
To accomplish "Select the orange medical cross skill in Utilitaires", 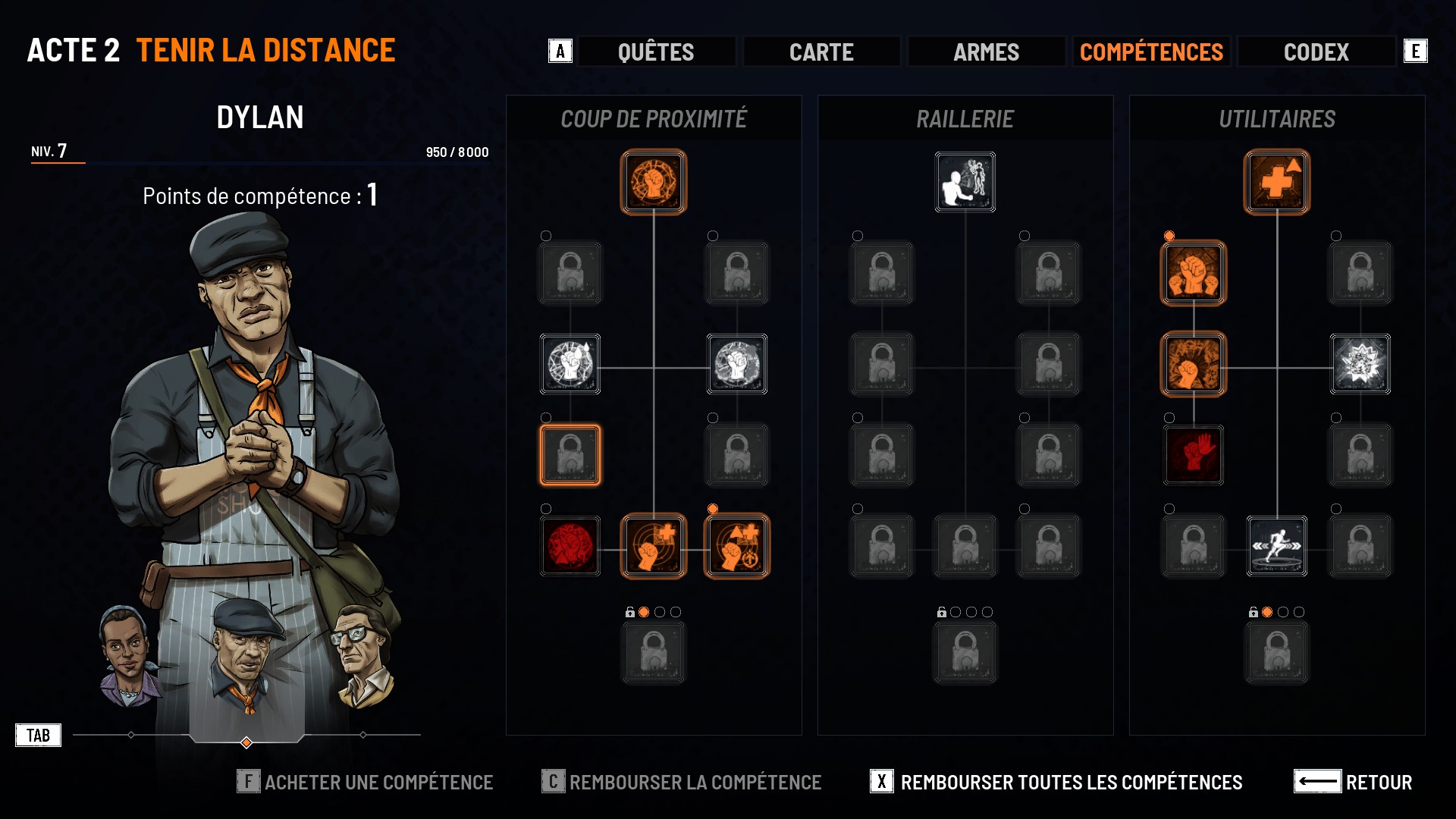I will pyautogui.click(x=1277, y=182).
